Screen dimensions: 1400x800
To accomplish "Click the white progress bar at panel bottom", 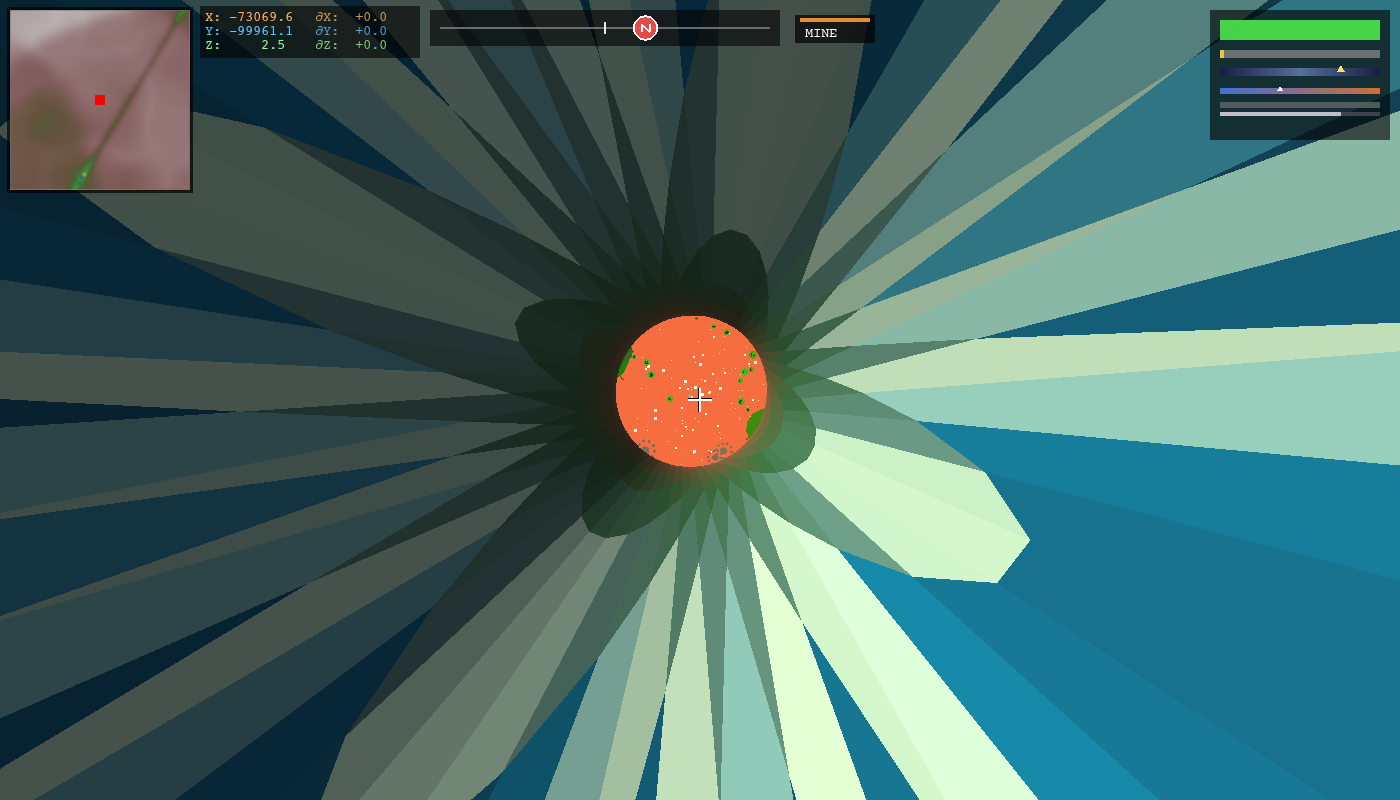I will coord(1280,114).
